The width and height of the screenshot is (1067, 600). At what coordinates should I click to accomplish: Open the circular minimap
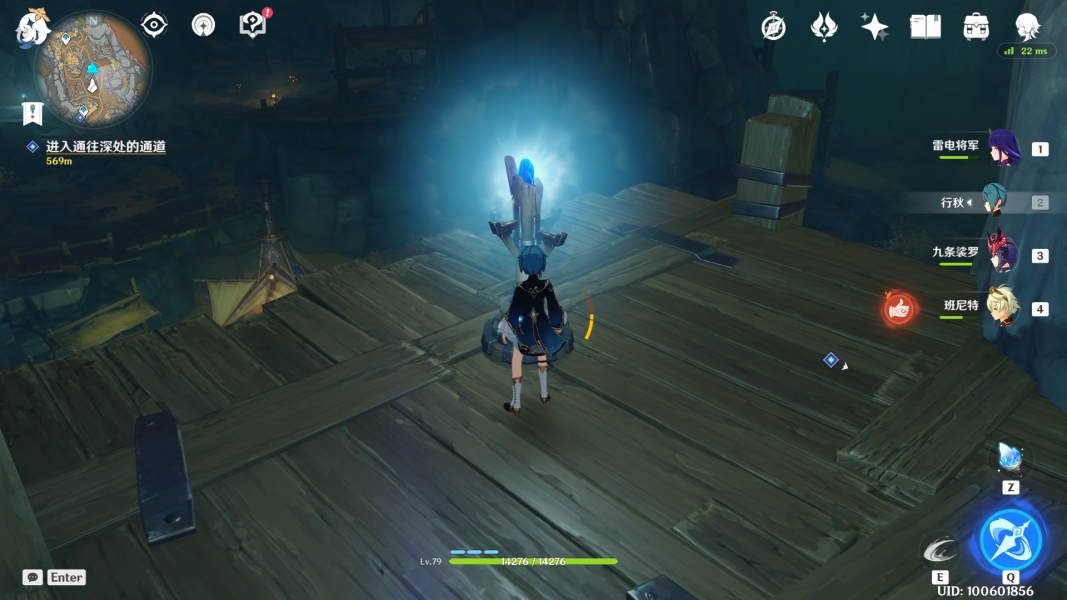[x=93, y=70]
